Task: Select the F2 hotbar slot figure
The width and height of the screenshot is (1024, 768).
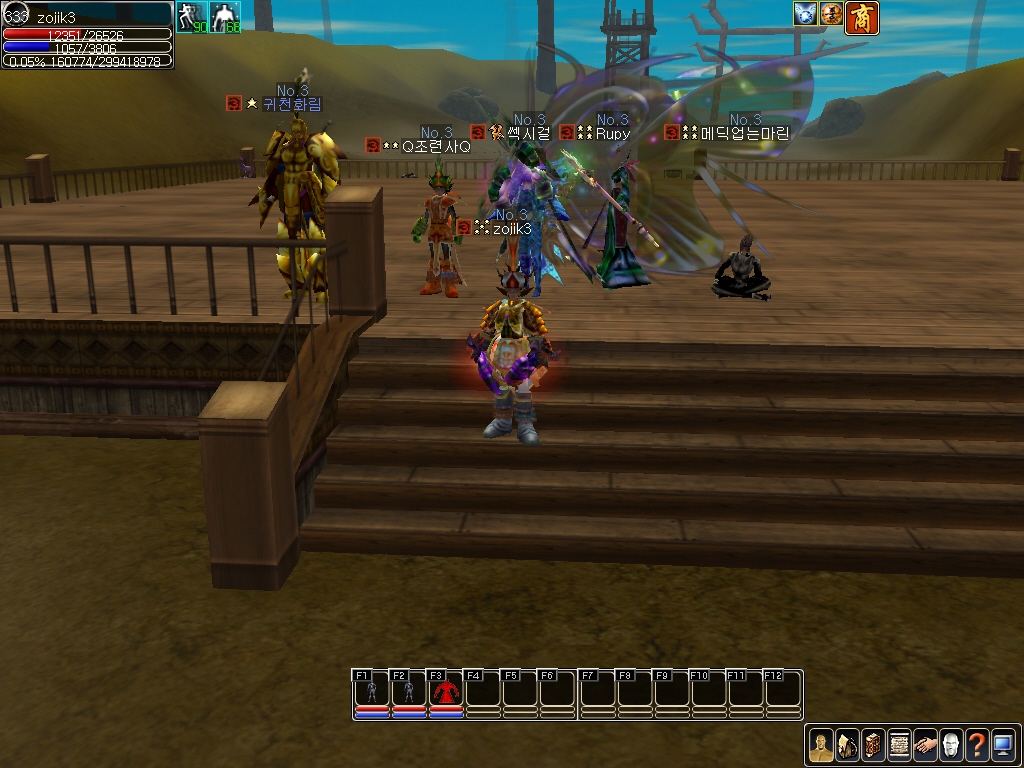Action: click(x=409, y=691)
